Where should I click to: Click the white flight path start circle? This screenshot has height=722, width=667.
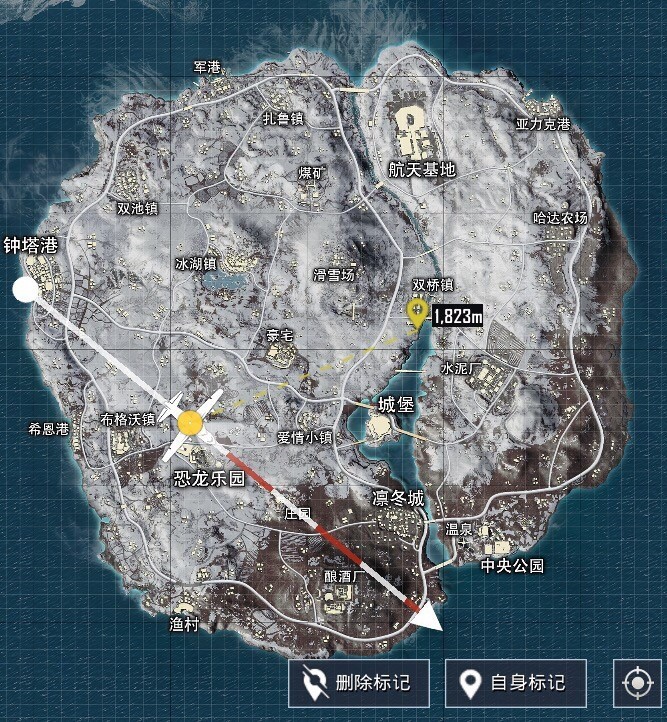[x=24, y=290]
